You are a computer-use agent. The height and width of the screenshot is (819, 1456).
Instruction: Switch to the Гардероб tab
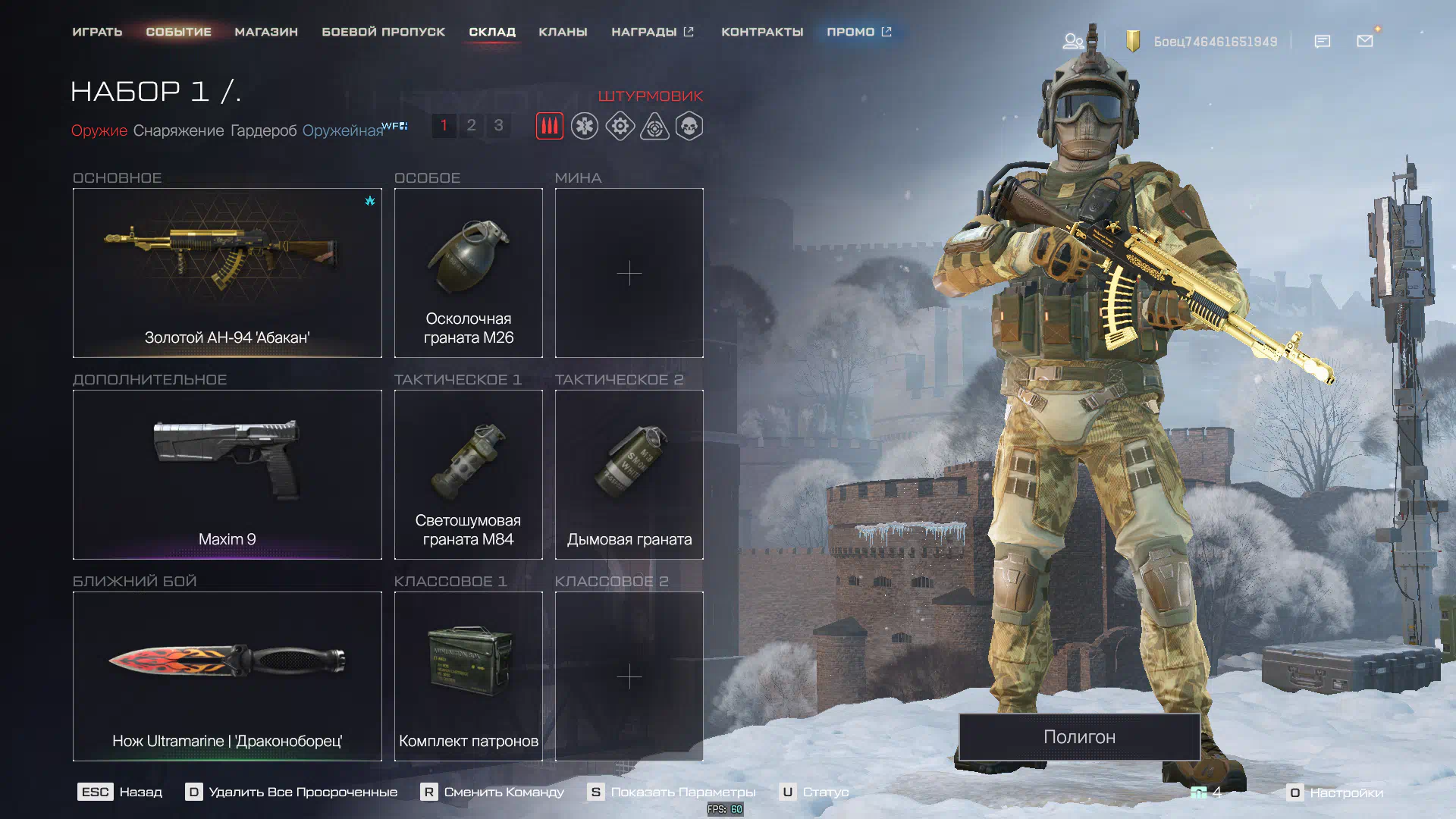(x=263, y=130)
